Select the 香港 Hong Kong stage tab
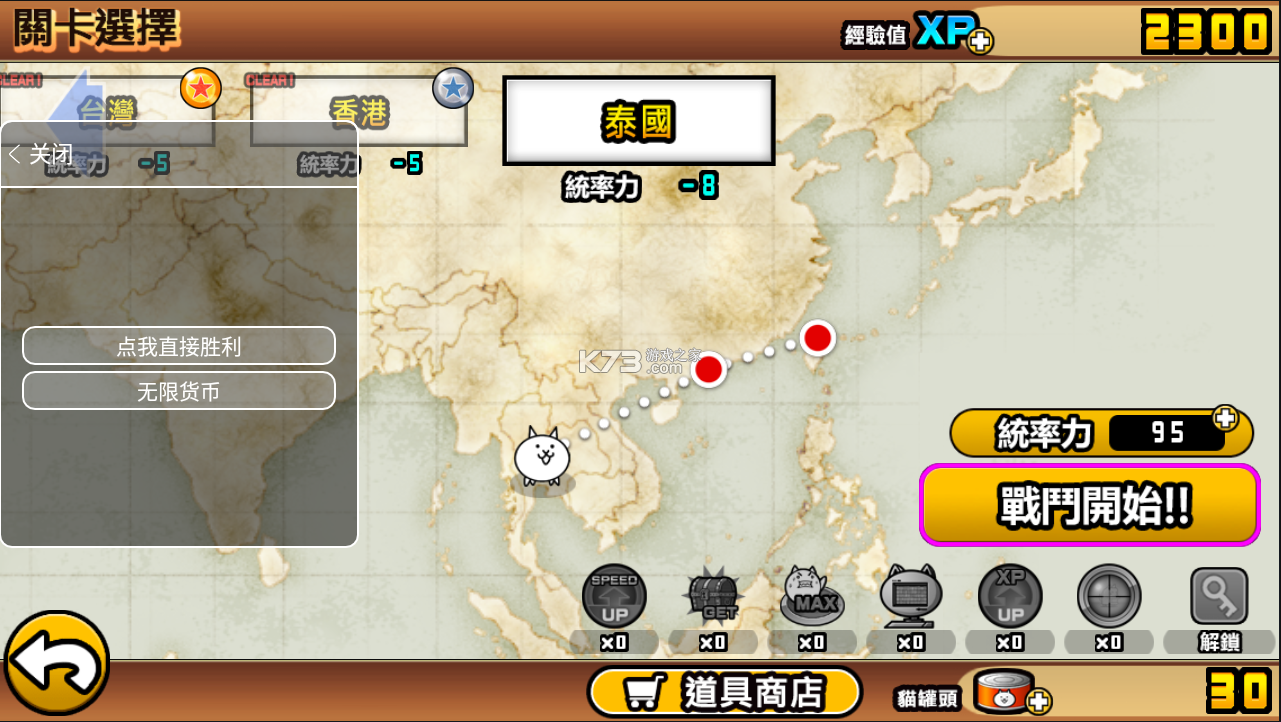Screen dimensions: 1281x722 point(357,110)
